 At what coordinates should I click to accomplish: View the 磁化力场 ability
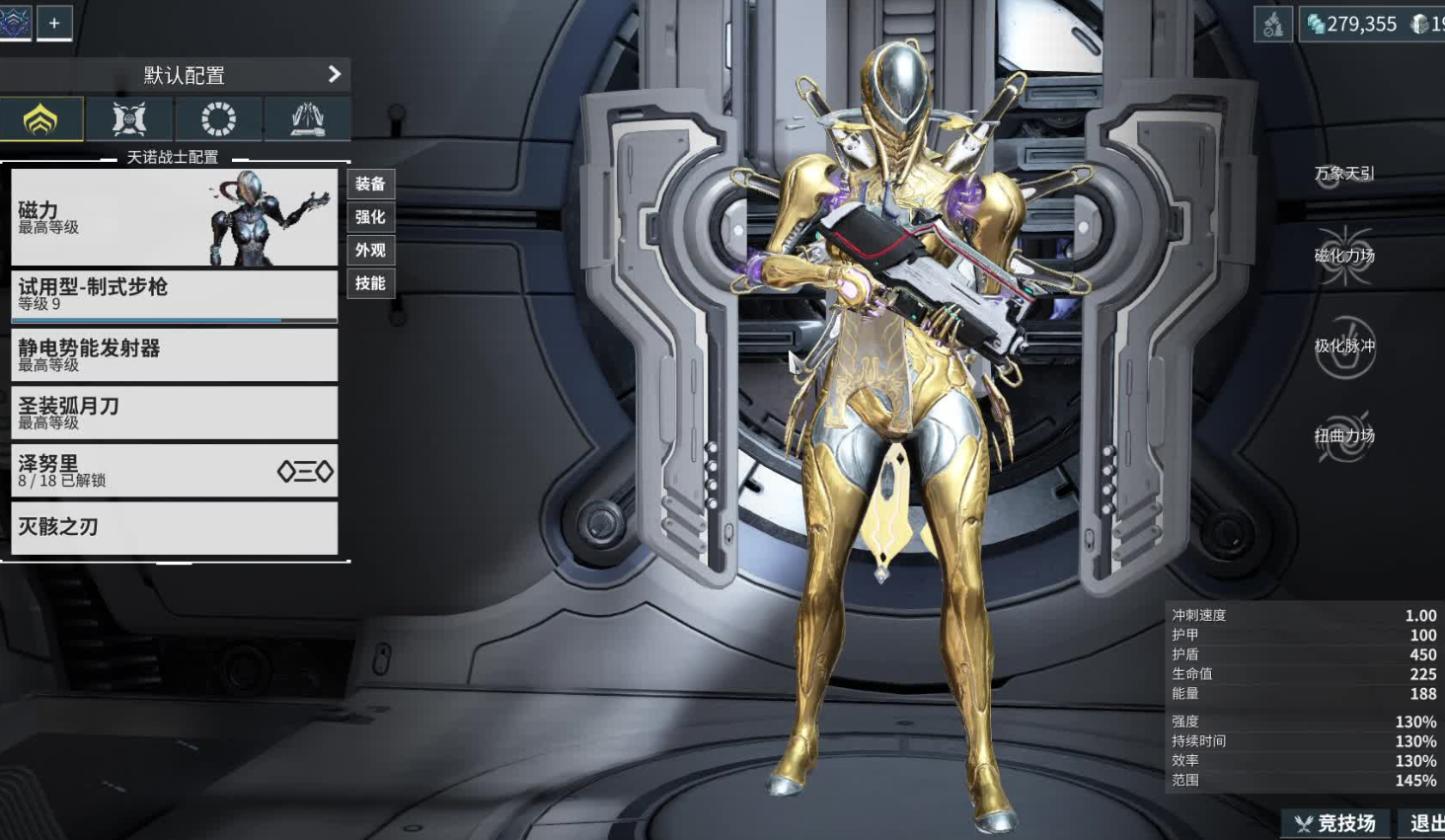[1344, 256]
